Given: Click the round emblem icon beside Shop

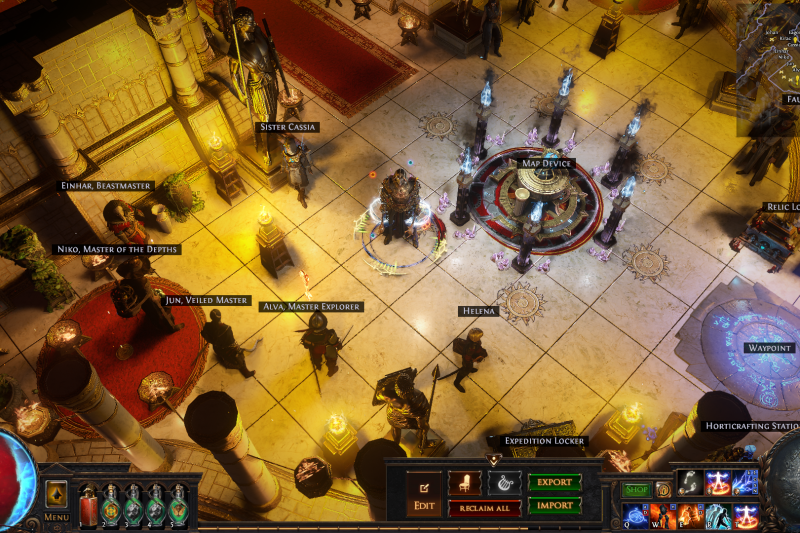Looking at the screenshot, I should 662,490.
